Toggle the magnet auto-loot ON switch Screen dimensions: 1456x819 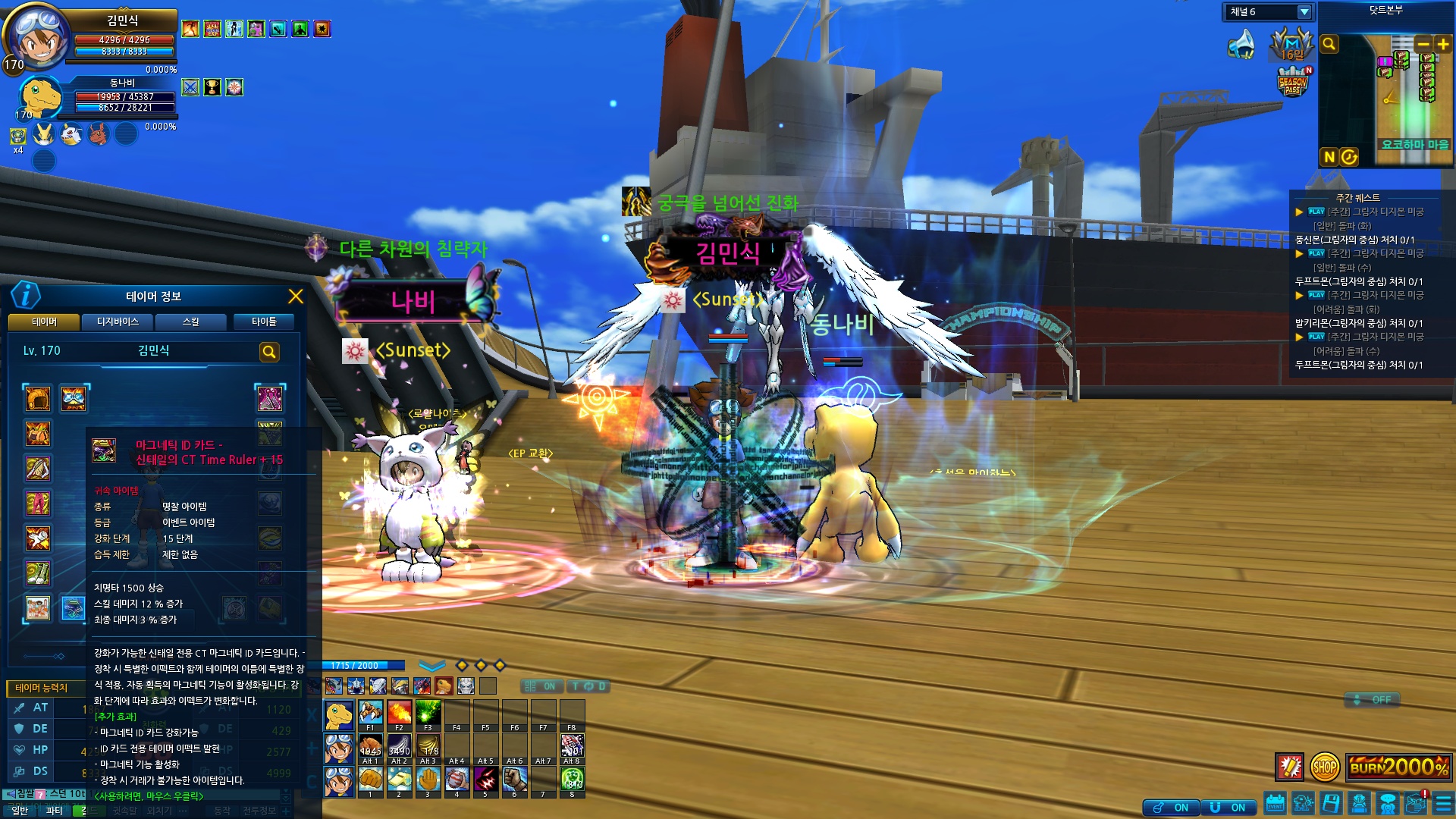pos(1229,808)
